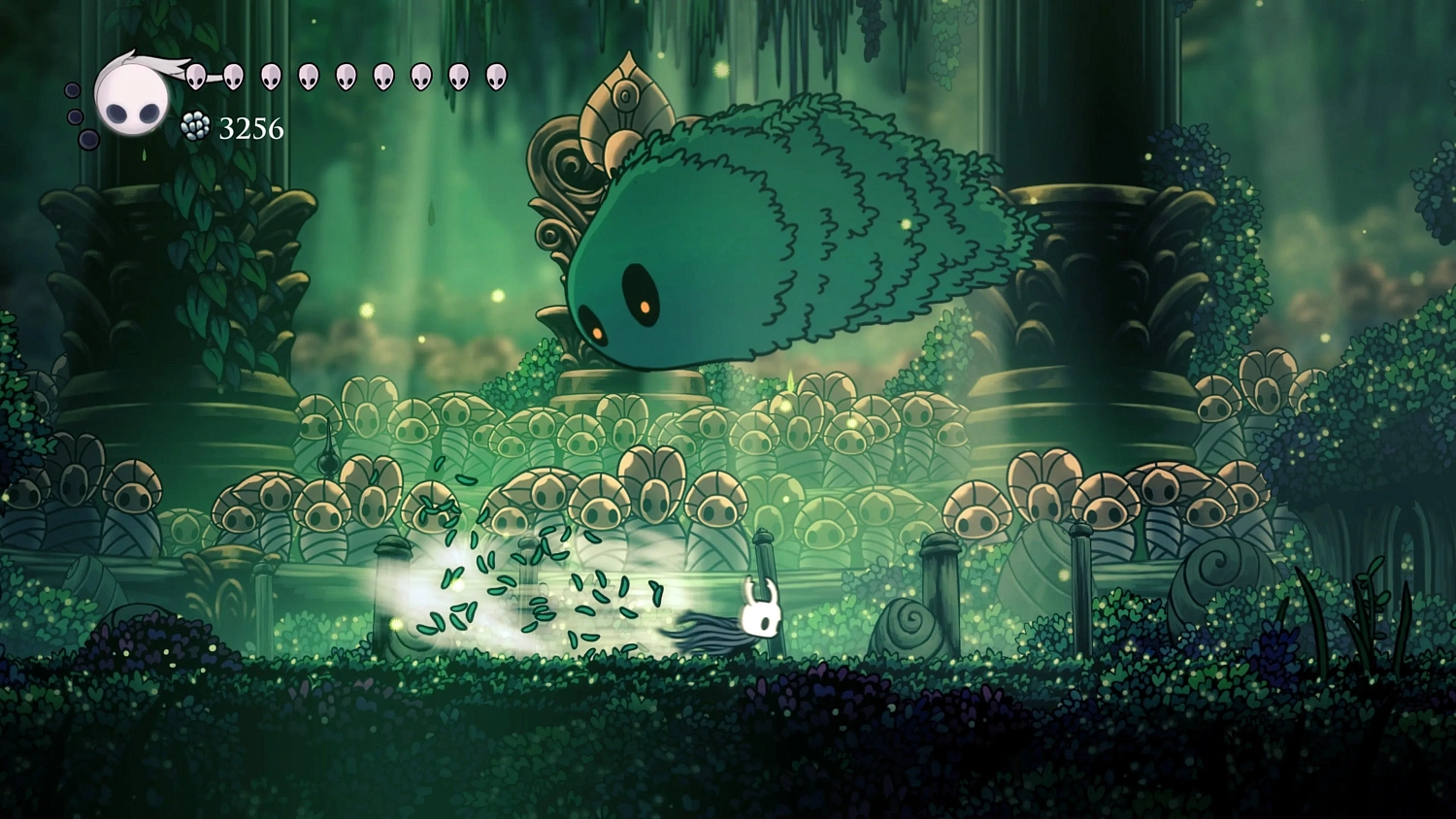Click the second health mask icon
Screen dimensions: 1456x819
click(x=232, y=76)
